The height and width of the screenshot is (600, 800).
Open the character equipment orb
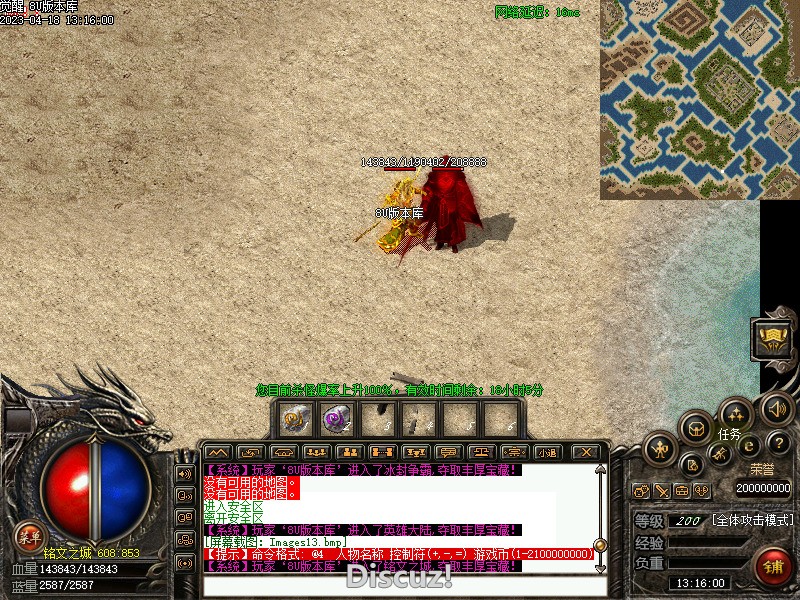click(661, 449)
